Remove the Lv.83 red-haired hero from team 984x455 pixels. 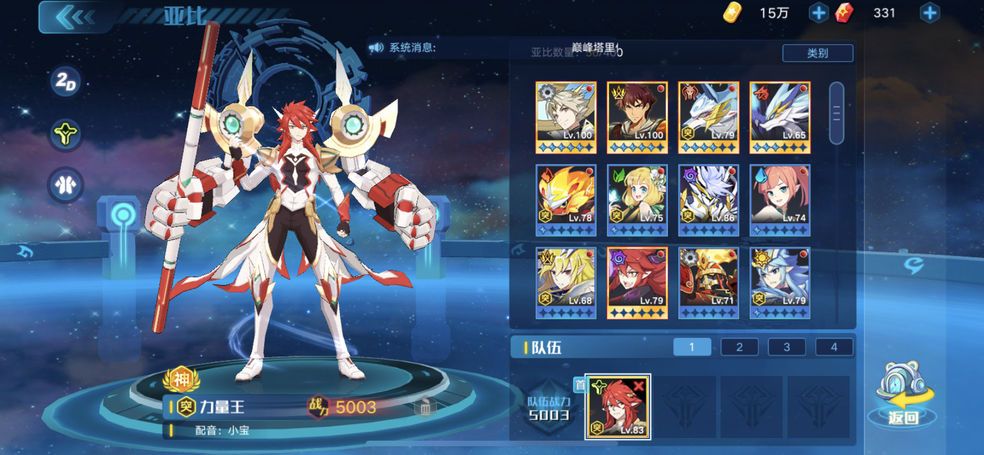(640, 384)
